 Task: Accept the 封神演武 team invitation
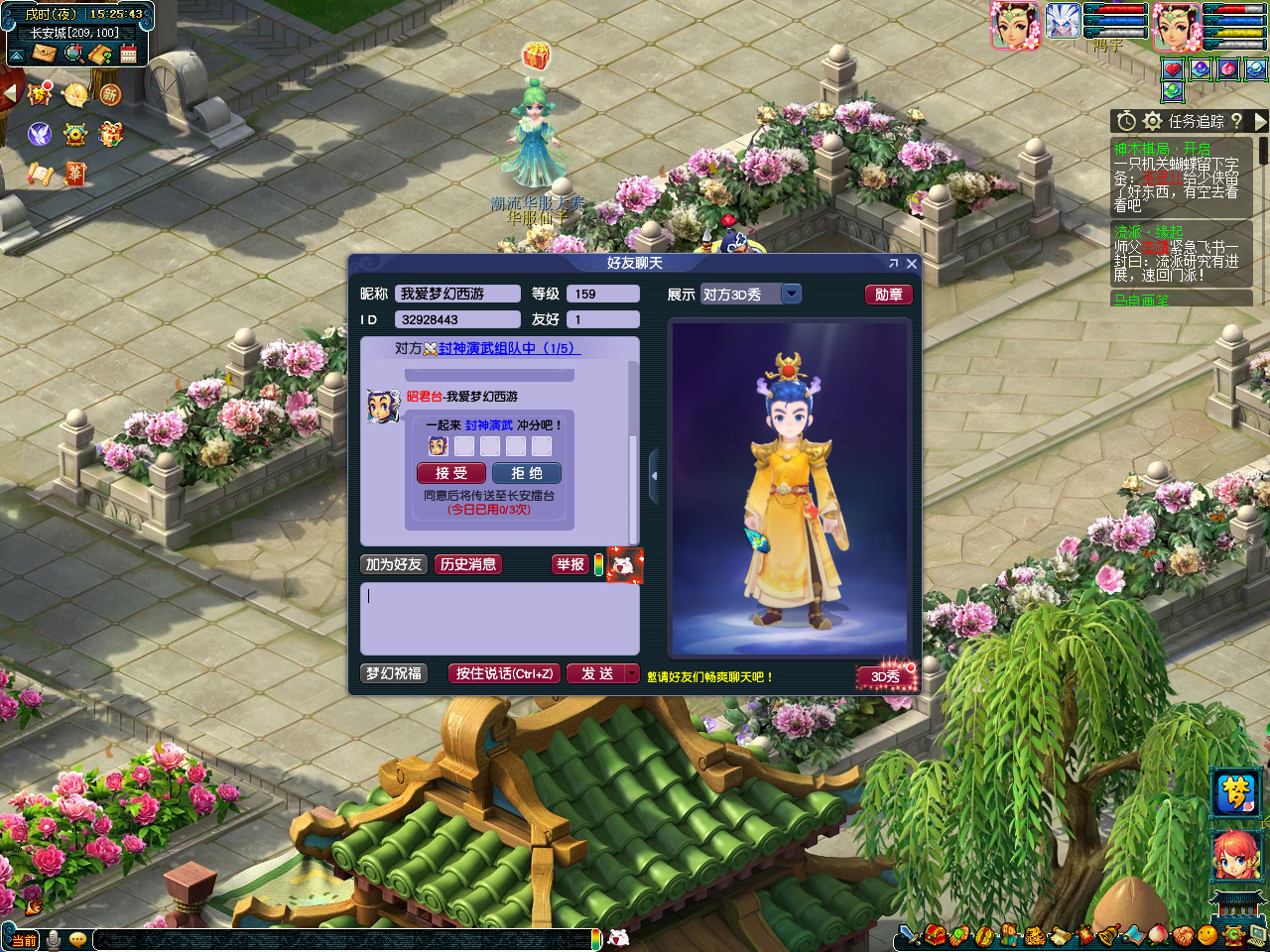(451, 474)
